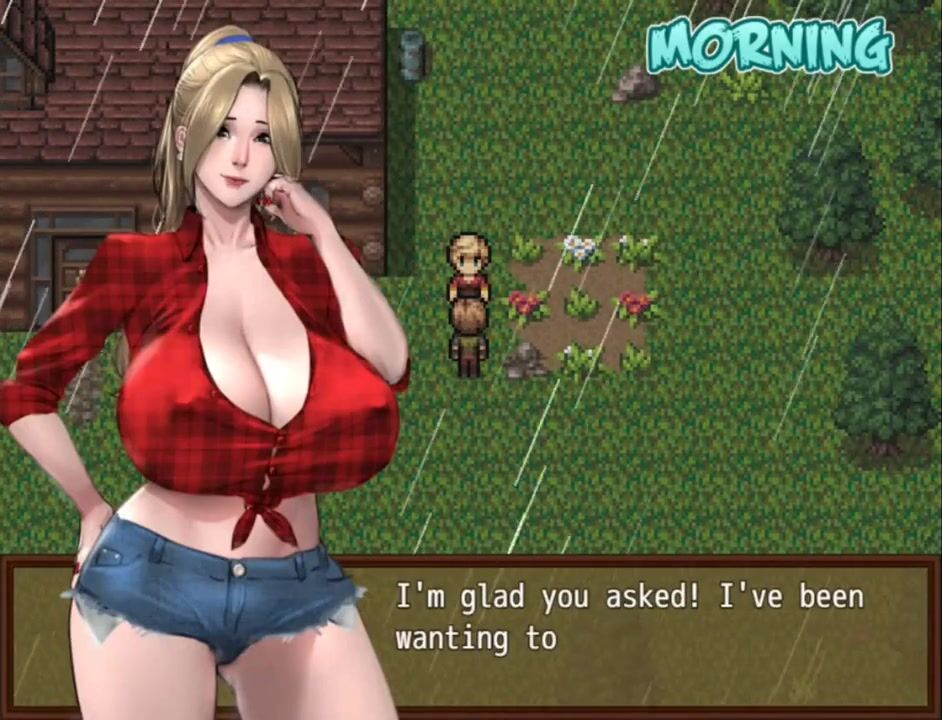This screenshot has height=720, width=942.
Task: Advance the dialogue message box
Action: (640, 632)
